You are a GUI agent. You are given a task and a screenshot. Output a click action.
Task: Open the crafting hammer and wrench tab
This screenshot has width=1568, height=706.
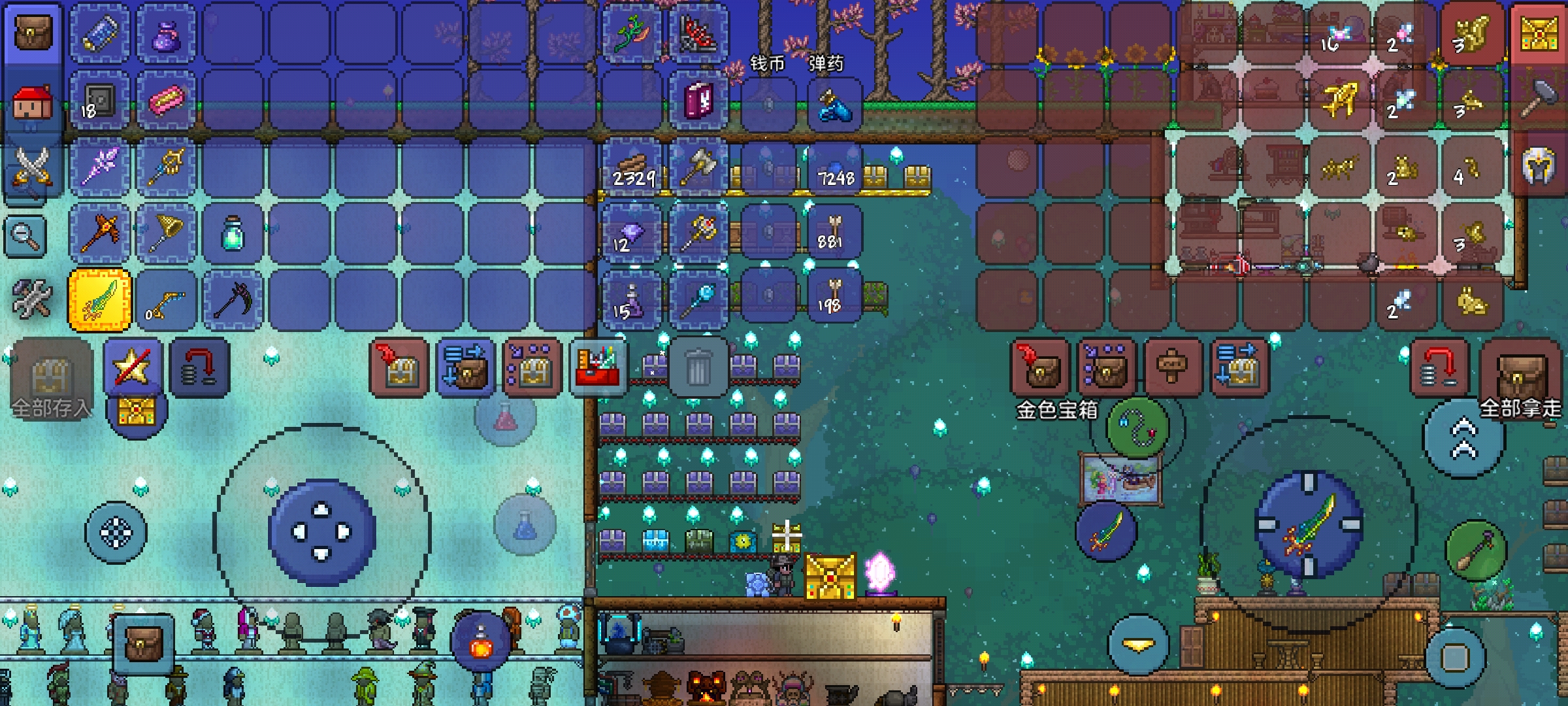coord(31,299)
